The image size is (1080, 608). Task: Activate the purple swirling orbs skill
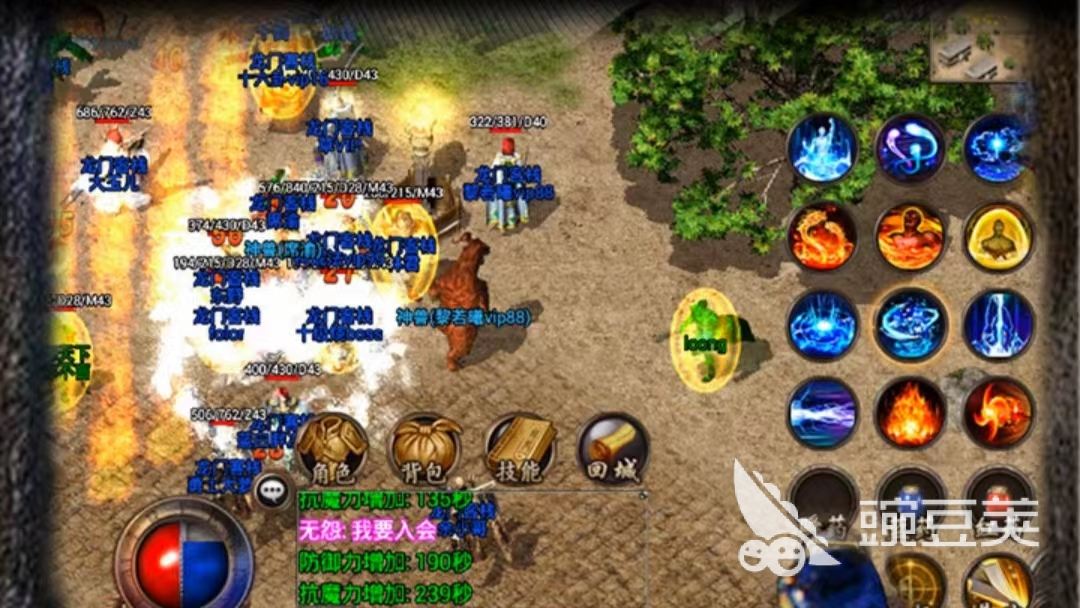(x=911, y=149)
